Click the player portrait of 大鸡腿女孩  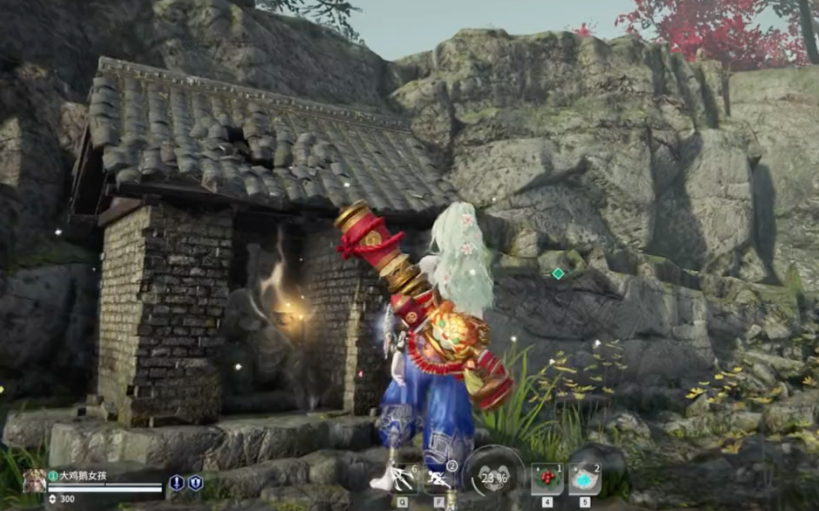coord(34,481)
